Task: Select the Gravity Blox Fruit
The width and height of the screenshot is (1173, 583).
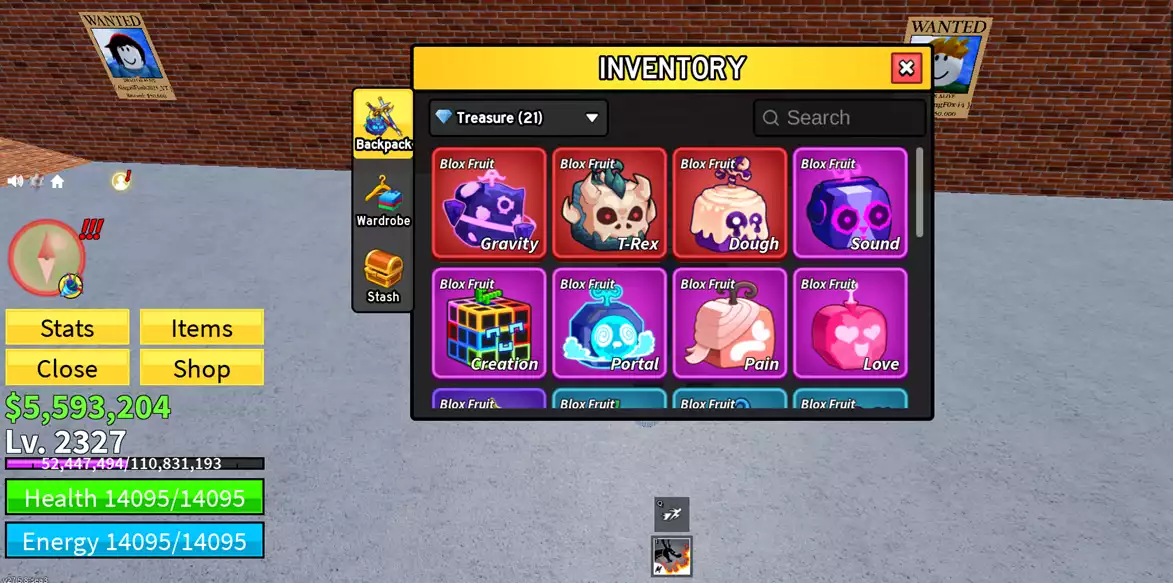Action: (489, 203)
